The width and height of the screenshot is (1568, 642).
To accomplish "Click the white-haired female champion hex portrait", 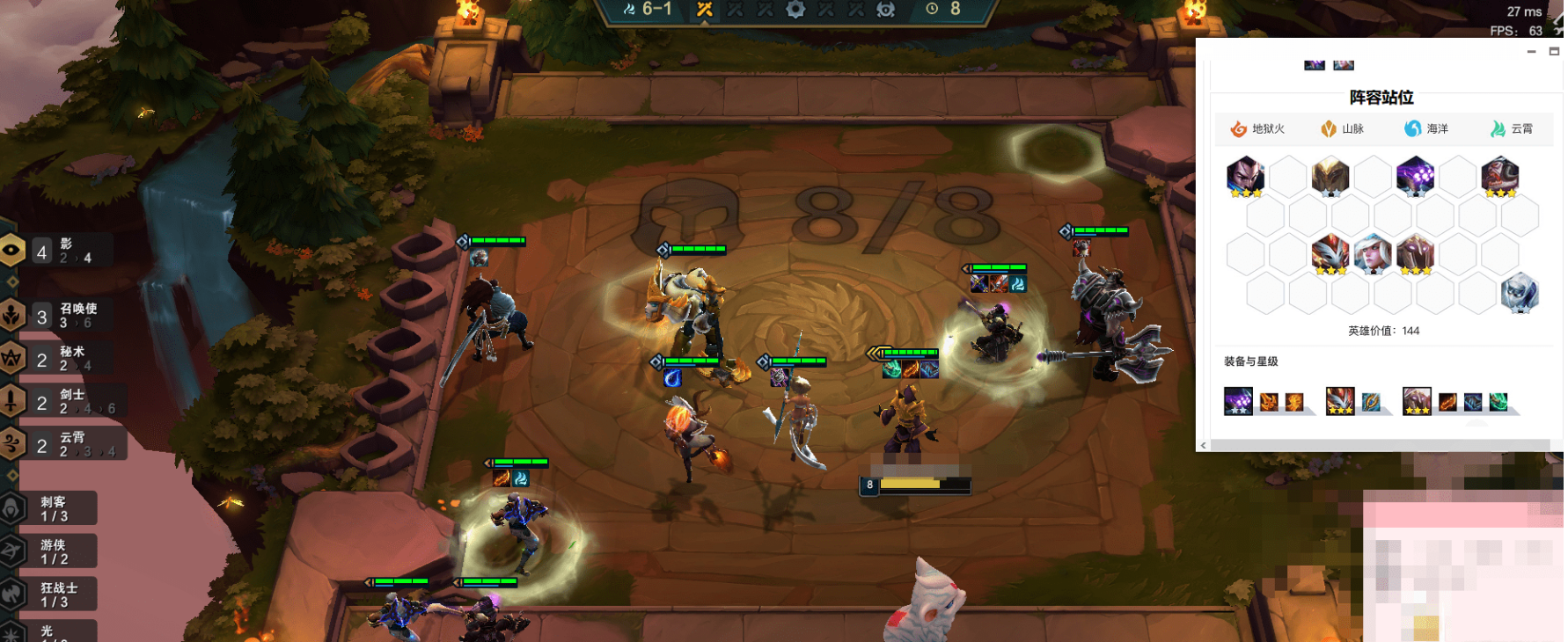I will [x=1373, y=255].
